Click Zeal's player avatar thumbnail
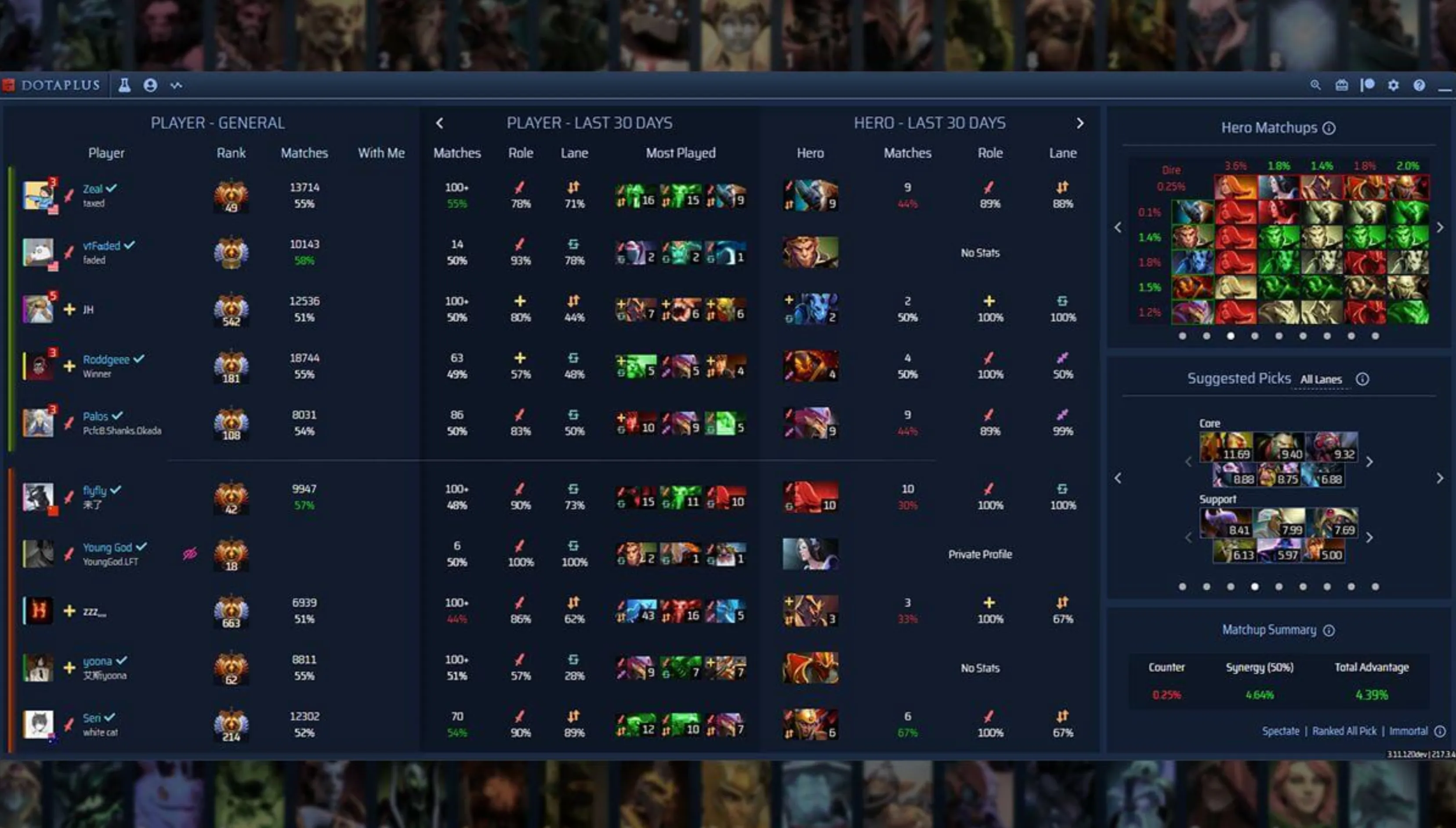The height and width of the screenshot is (828, 1456). pyautogui.click(x=39, y=196)
